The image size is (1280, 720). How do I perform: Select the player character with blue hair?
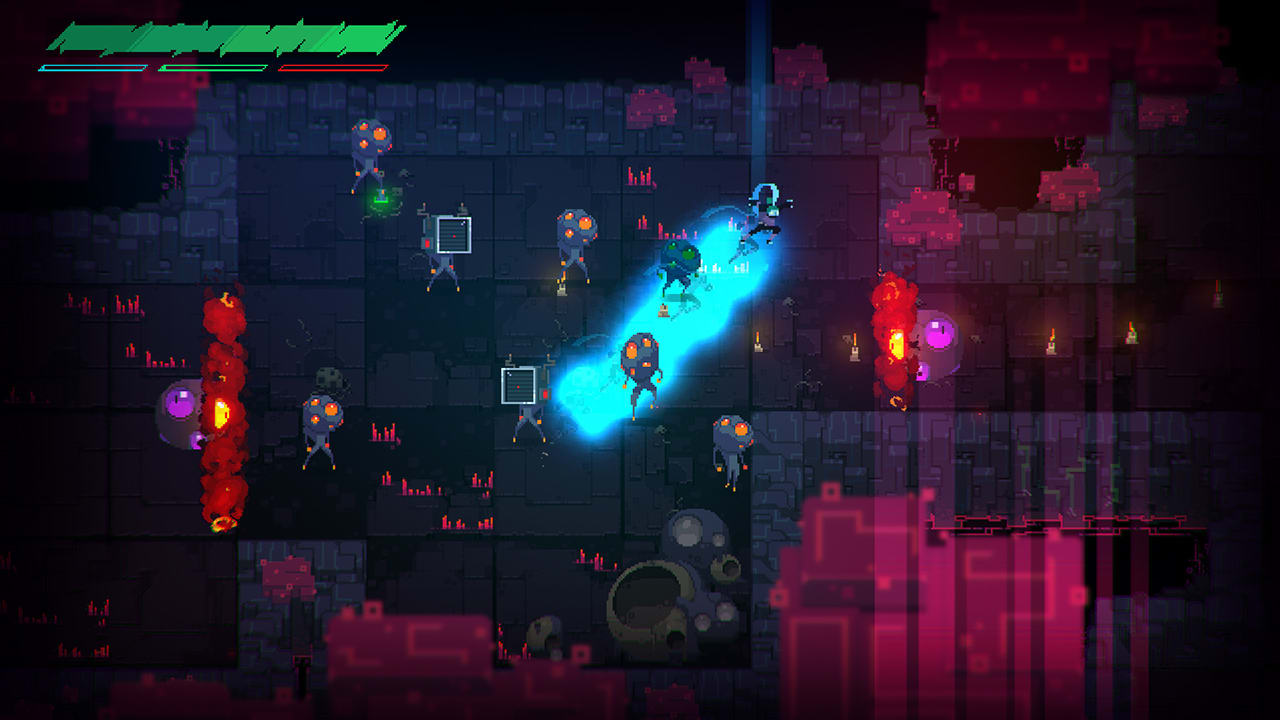[765, 212]
